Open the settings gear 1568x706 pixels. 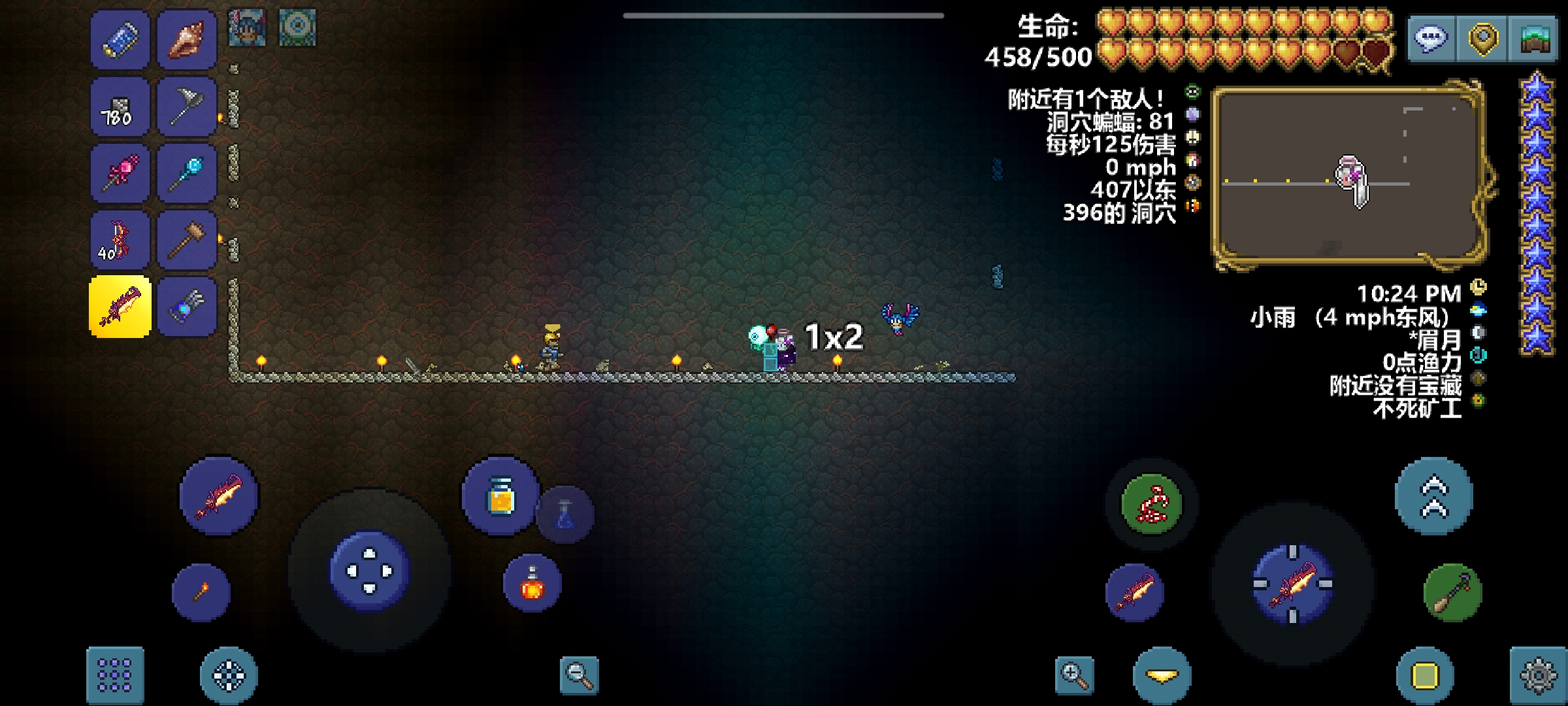point(1538,676)
